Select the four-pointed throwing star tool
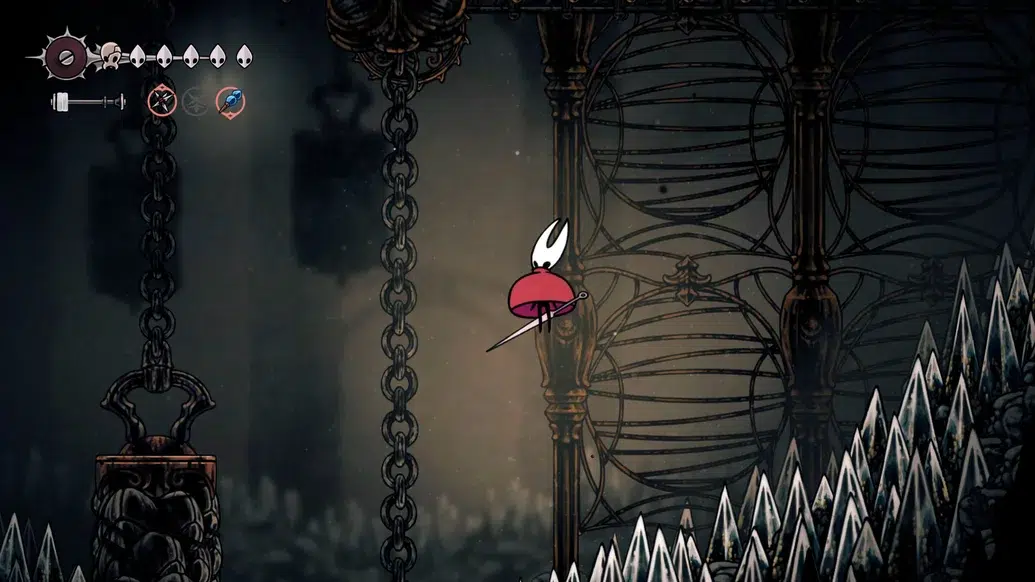 click(x=162, y=100)
